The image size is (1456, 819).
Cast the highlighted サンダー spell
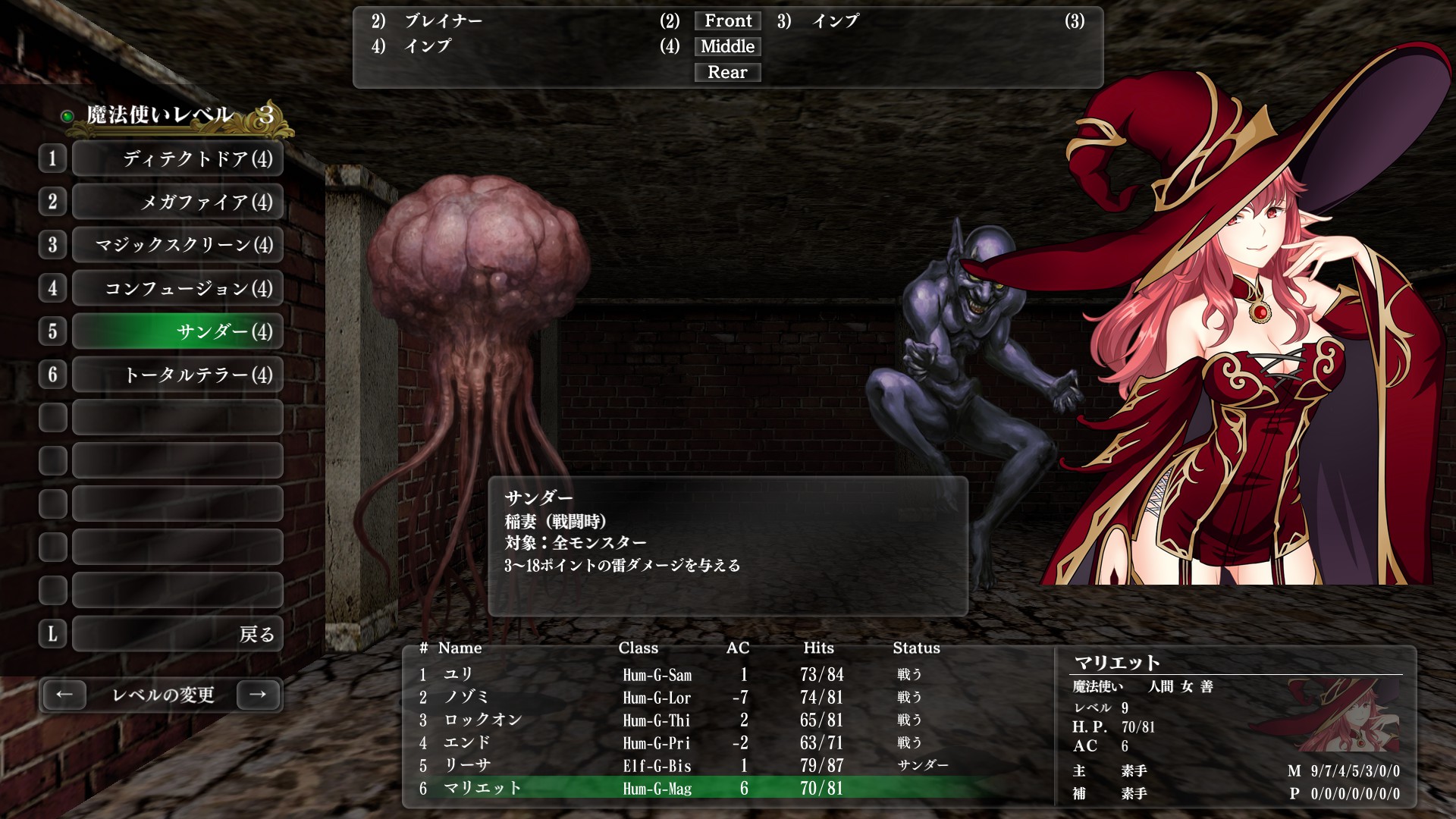pyautogui.click(x=177, y=331)
